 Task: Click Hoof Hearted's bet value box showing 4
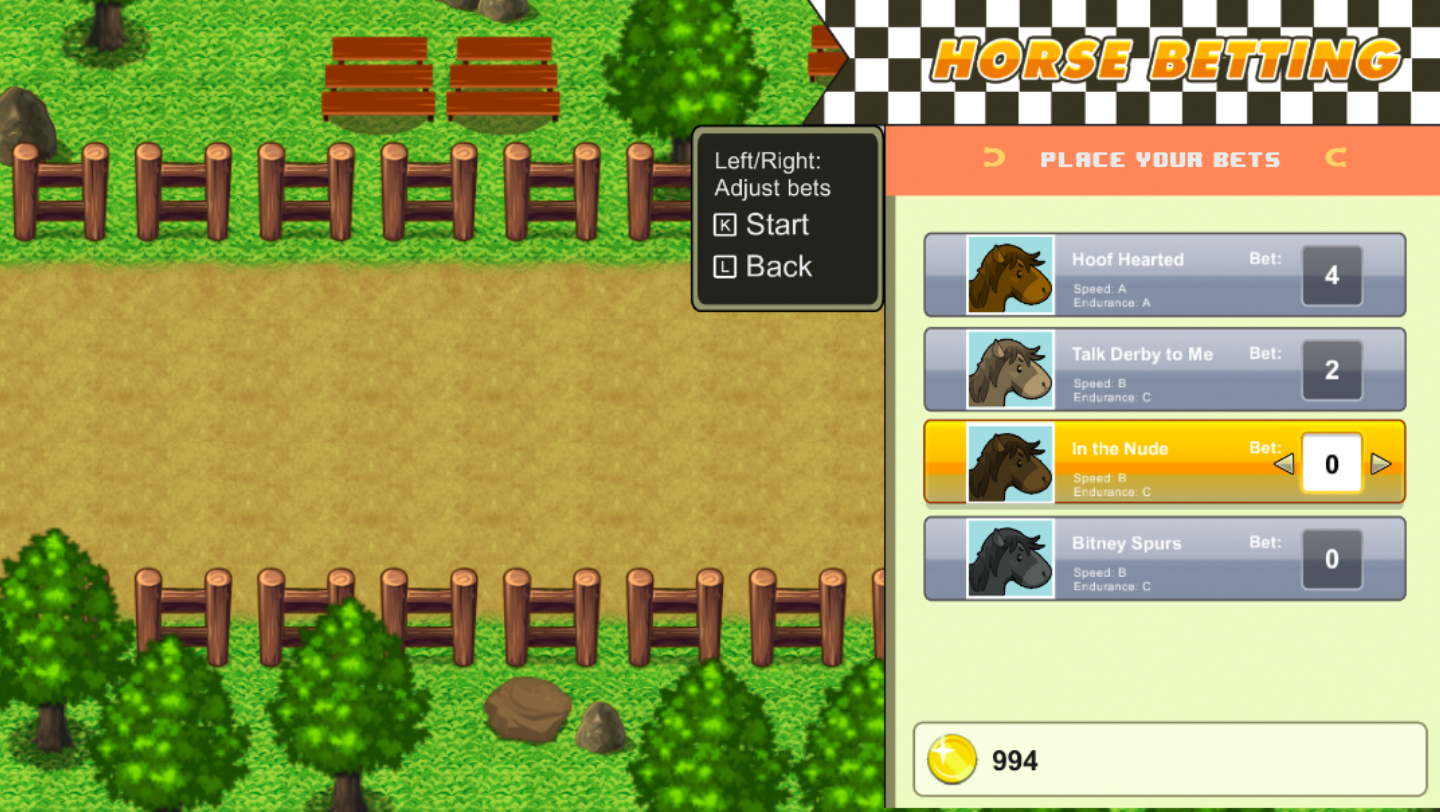1331,275
